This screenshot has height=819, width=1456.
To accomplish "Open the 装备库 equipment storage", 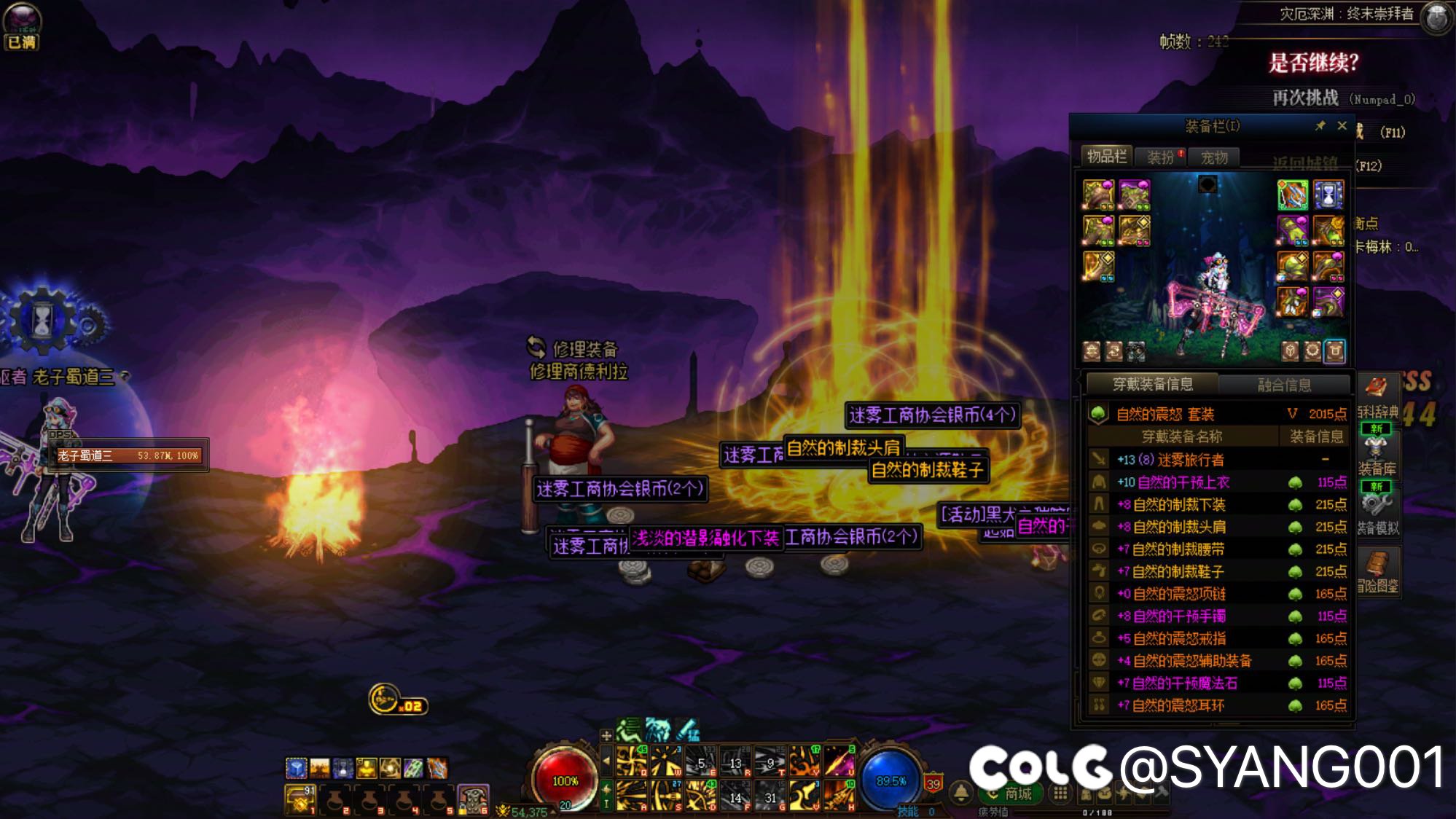I will click(1377, 452).
